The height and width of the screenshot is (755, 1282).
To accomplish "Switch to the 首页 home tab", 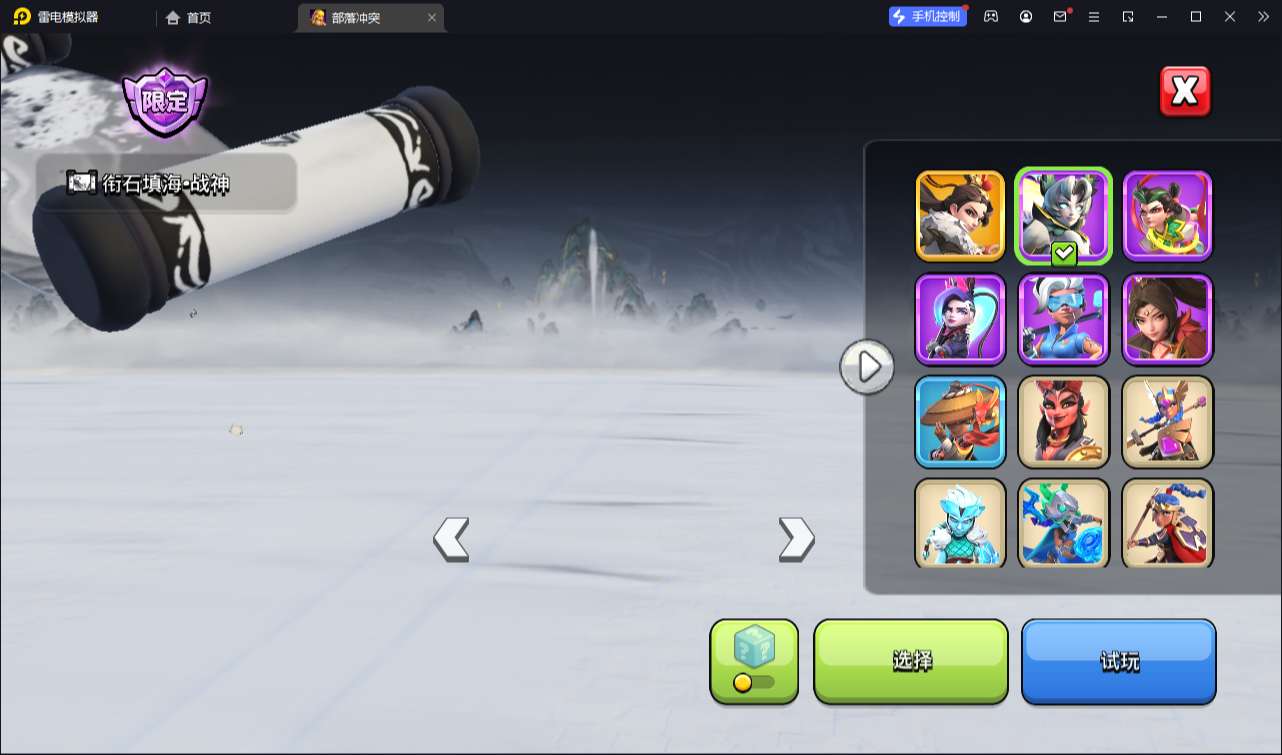I will click(x=189, y=17).
